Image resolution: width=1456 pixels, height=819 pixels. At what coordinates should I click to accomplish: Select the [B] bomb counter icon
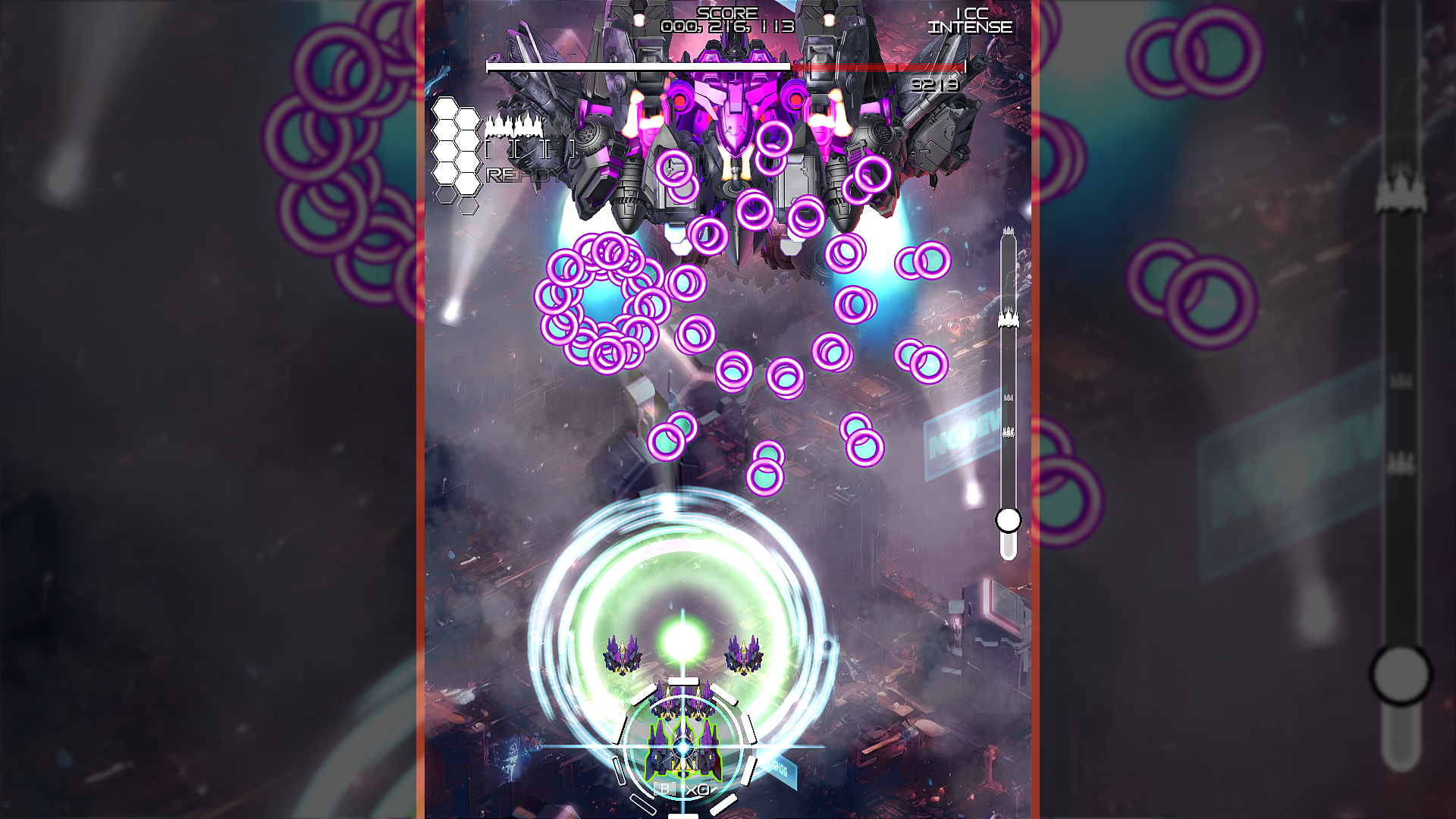664,789
